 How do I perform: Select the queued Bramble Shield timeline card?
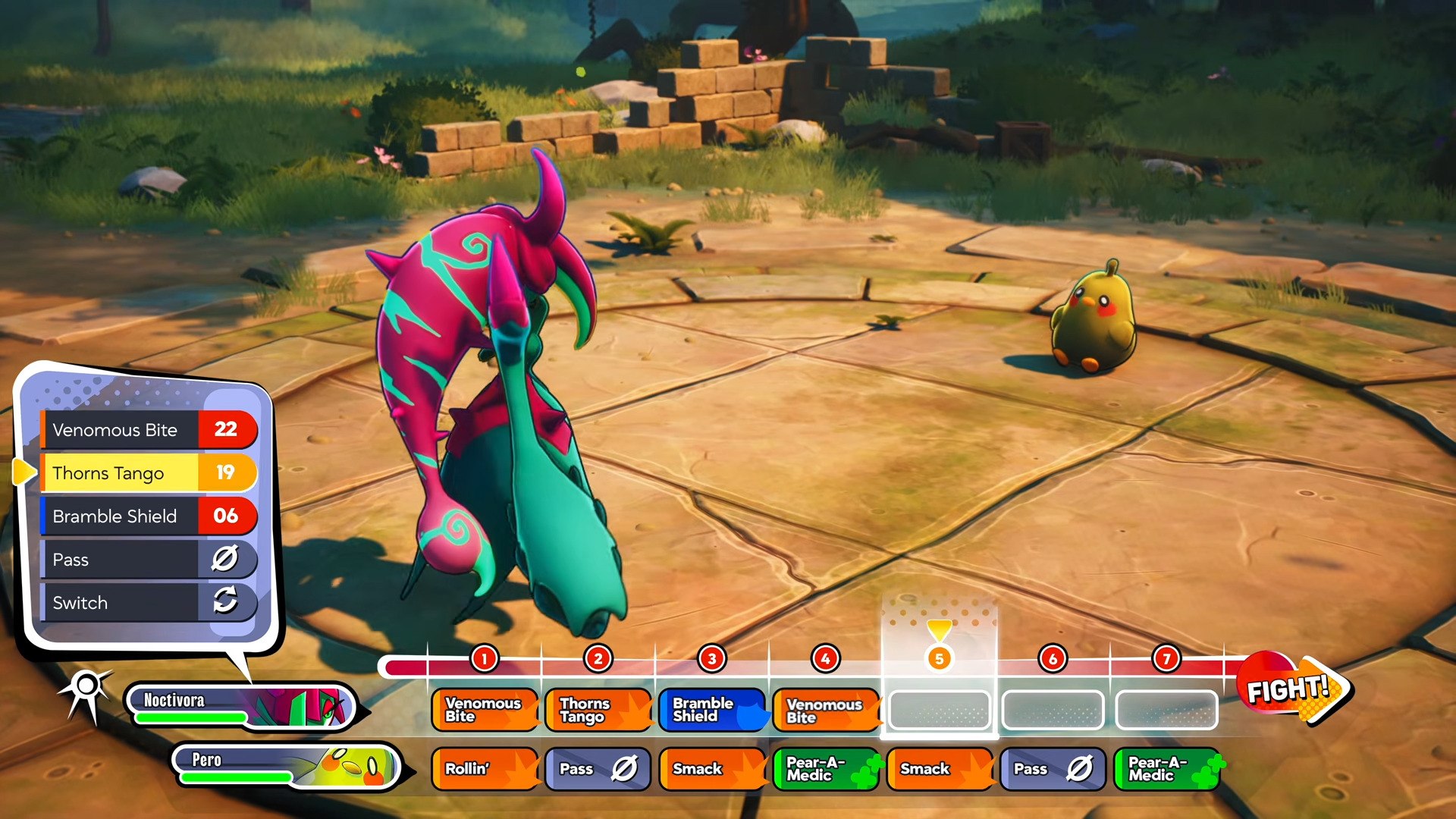click(x=711, y=710)
